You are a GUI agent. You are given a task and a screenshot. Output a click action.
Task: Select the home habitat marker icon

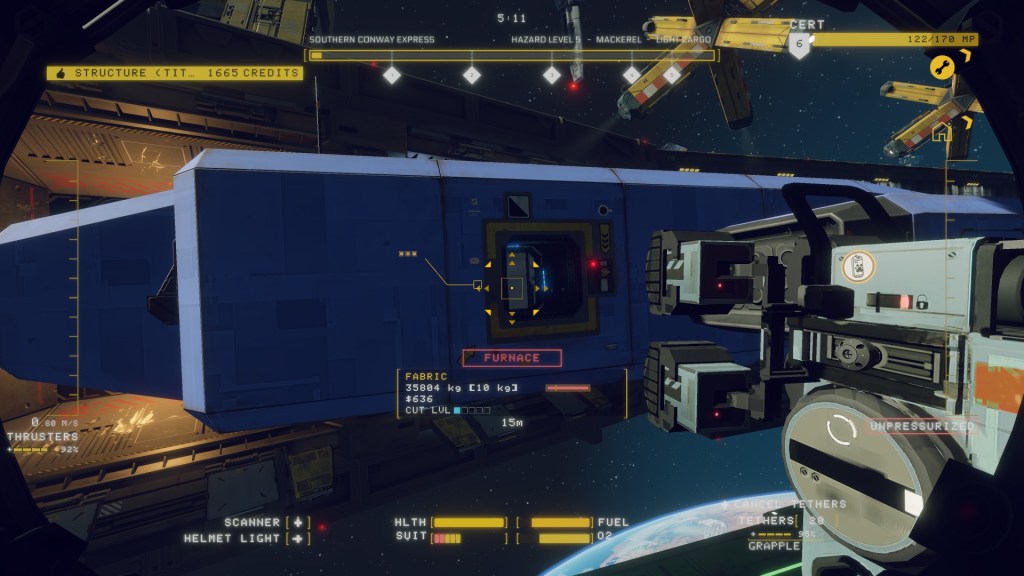pyautogui.click(x=941, y=132)
